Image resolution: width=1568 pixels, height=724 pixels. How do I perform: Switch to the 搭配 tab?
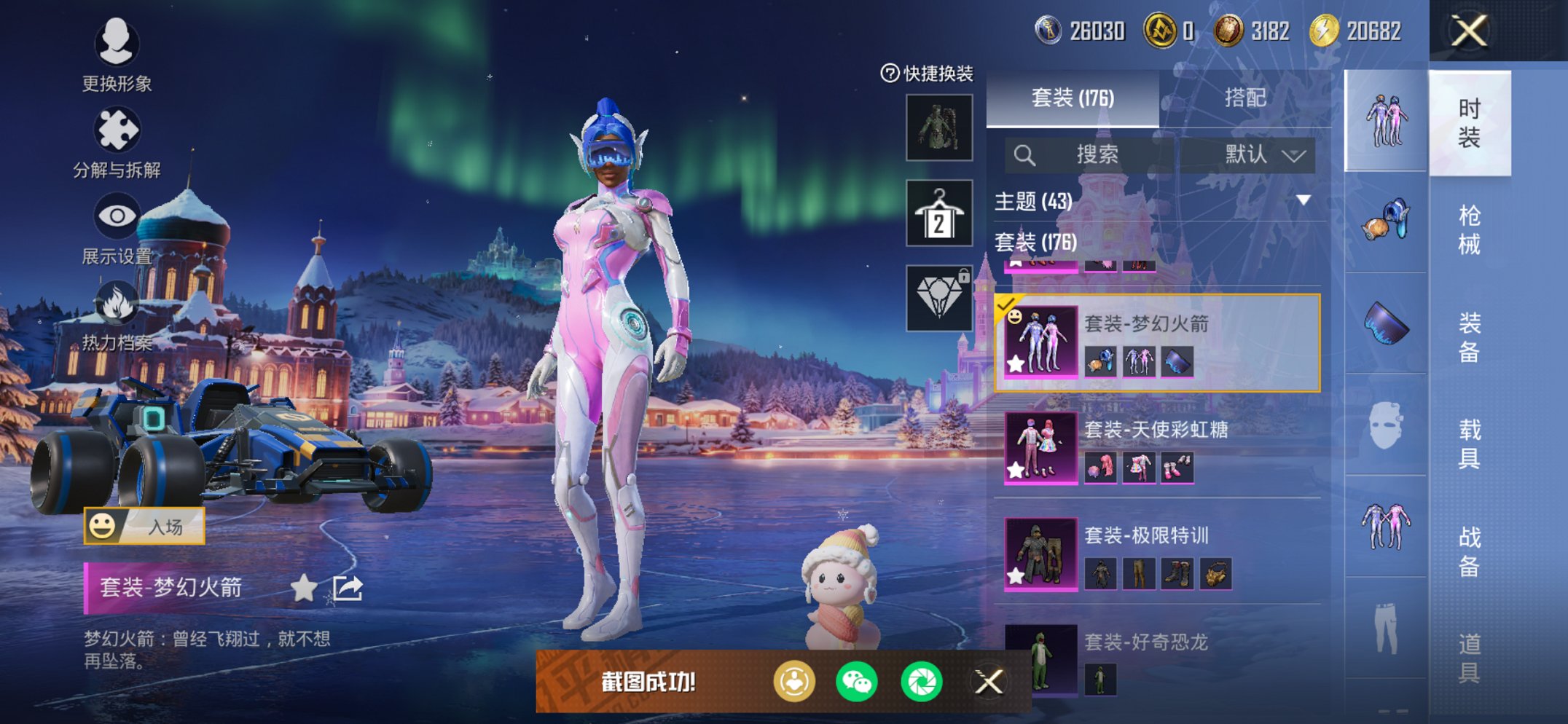tap(1244, 98)
